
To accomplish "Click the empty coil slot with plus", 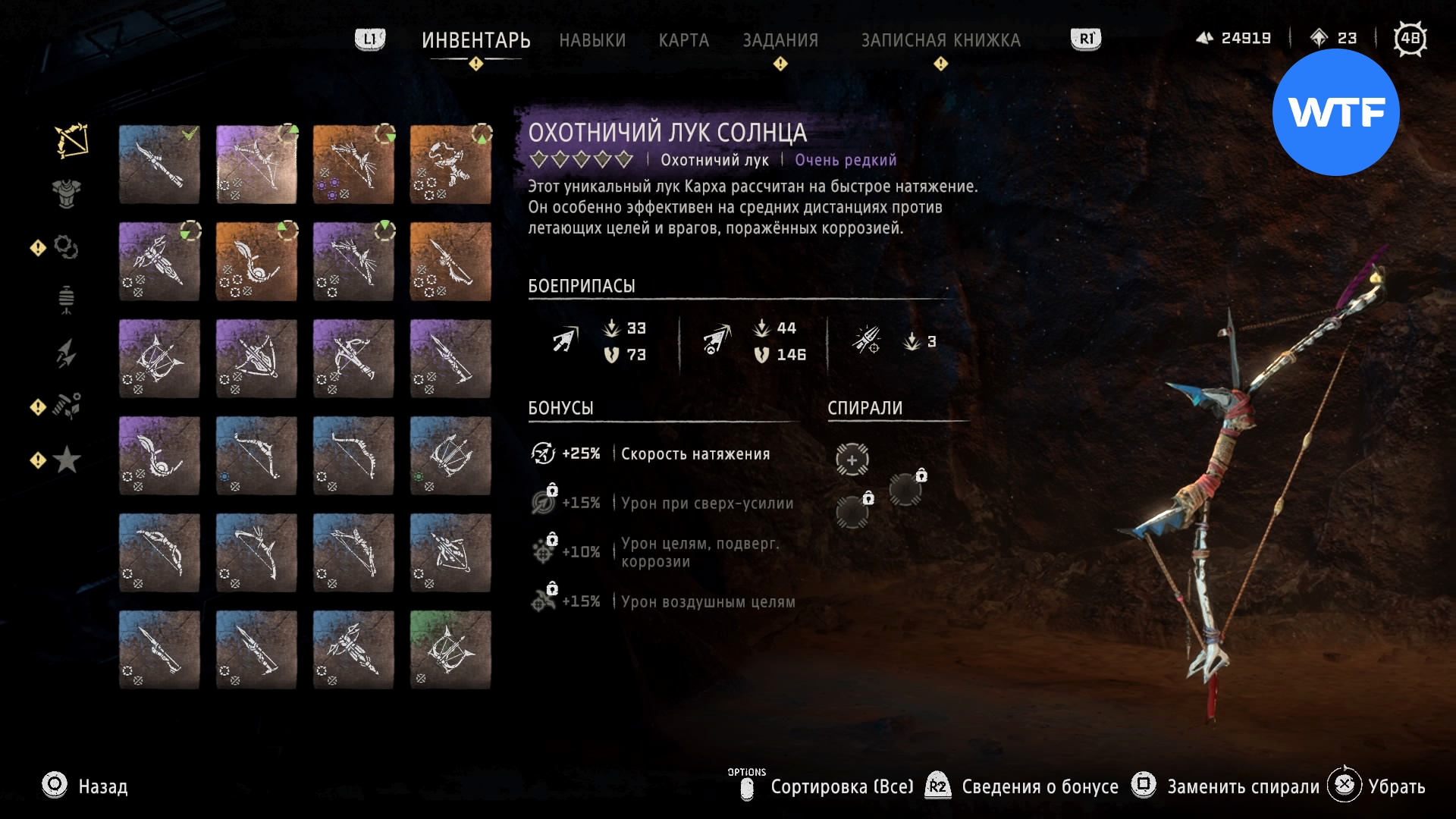I will (852, 460).
